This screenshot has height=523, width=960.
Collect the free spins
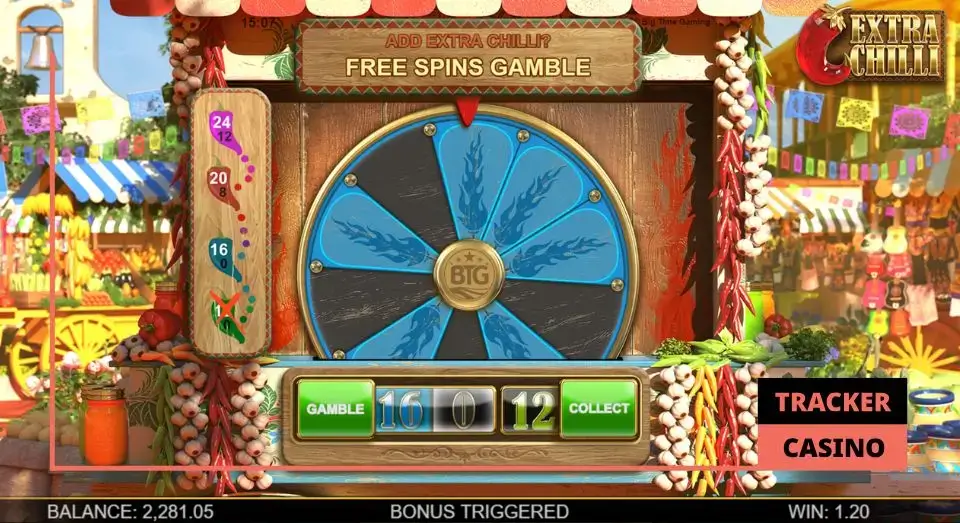click(x=598, y=409)
